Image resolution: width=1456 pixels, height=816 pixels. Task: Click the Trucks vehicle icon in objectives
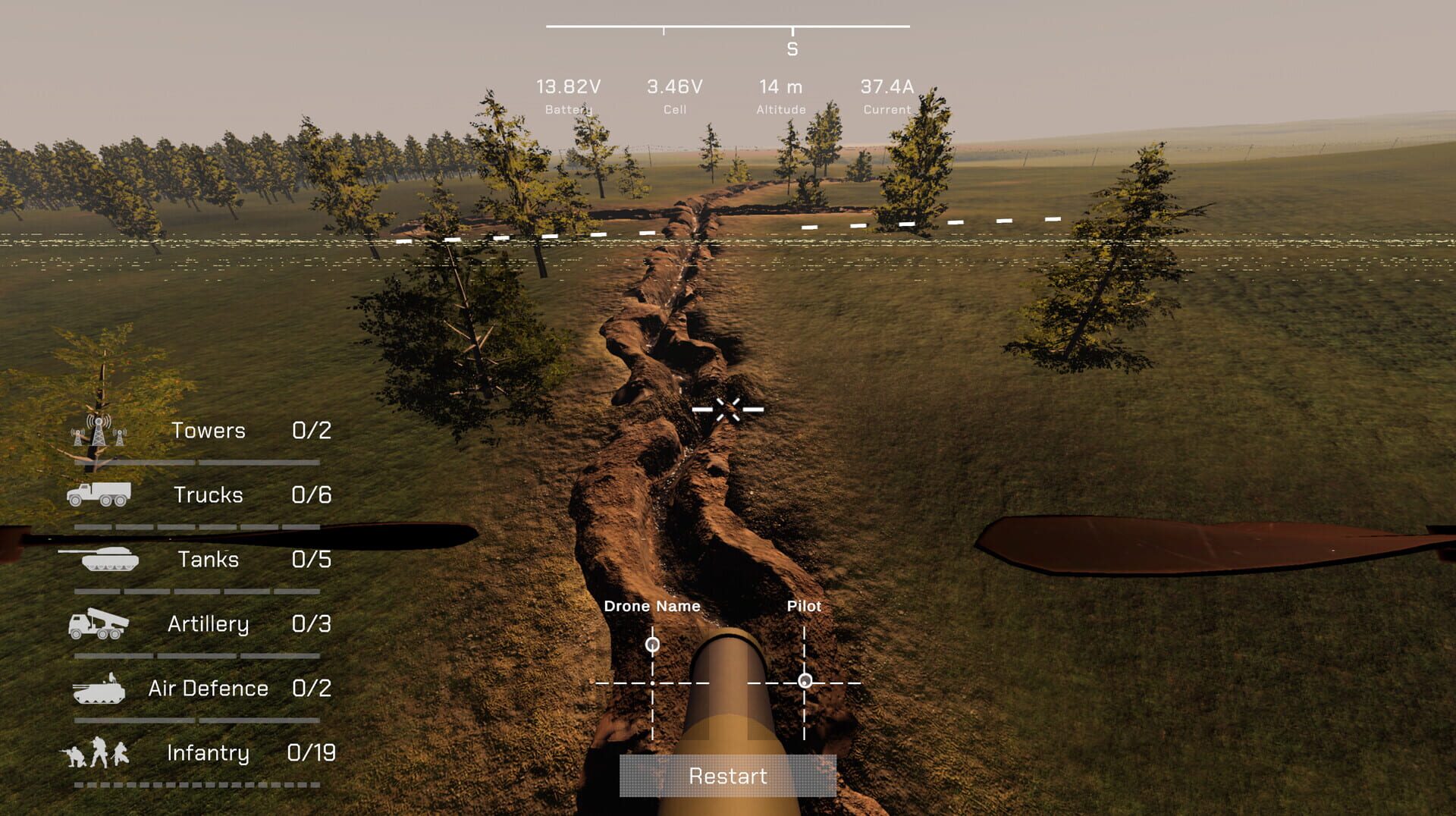100,494
